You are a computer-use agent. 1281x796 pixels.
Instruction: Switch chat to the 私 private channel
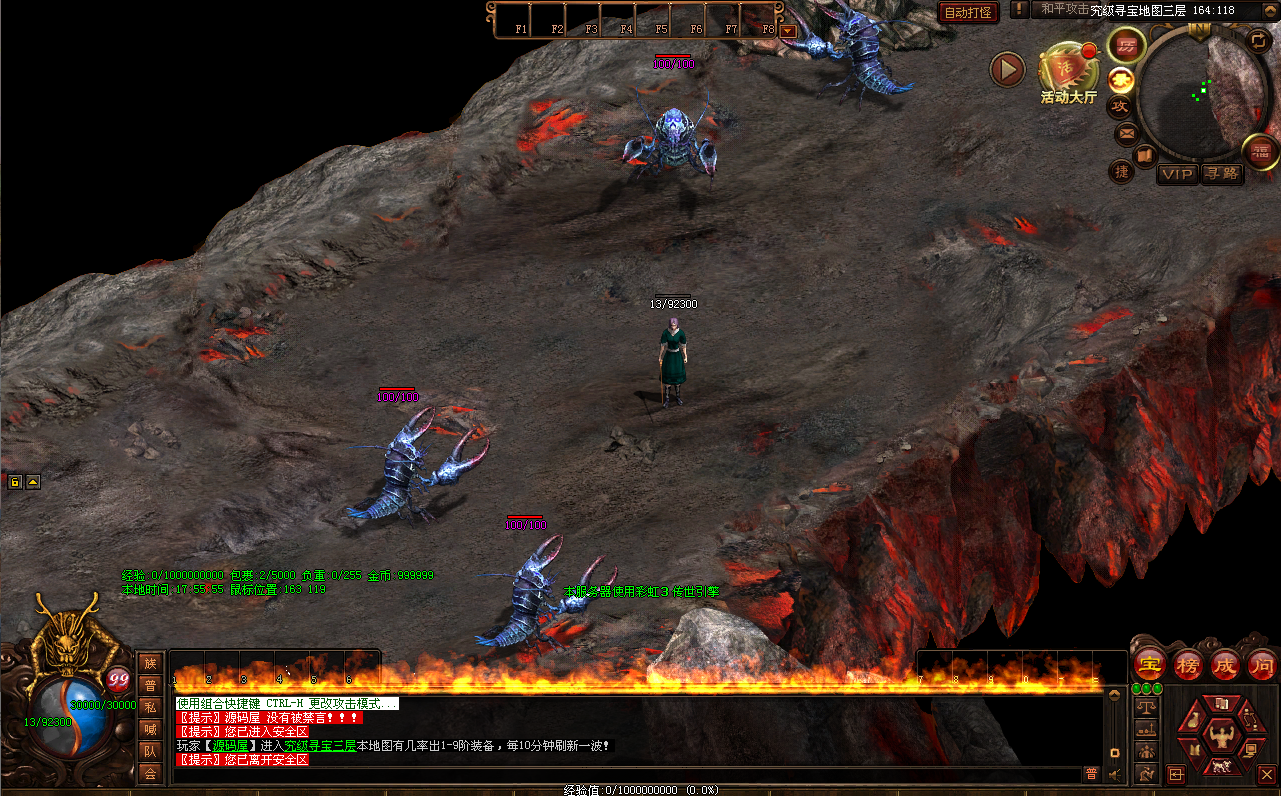pyautogui.click(x=150, y=707)
